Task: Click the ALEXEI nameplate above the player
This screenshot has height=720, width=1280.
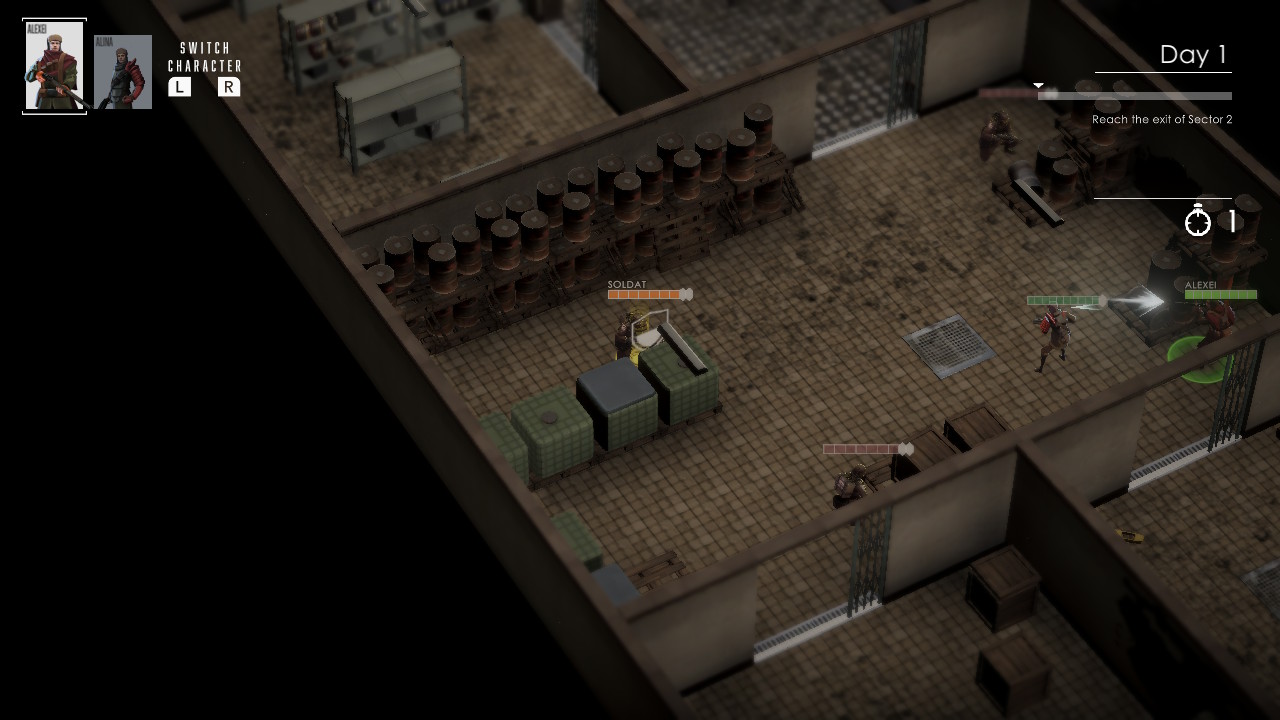Action: pyautogui.click(x=1199, y=283)
